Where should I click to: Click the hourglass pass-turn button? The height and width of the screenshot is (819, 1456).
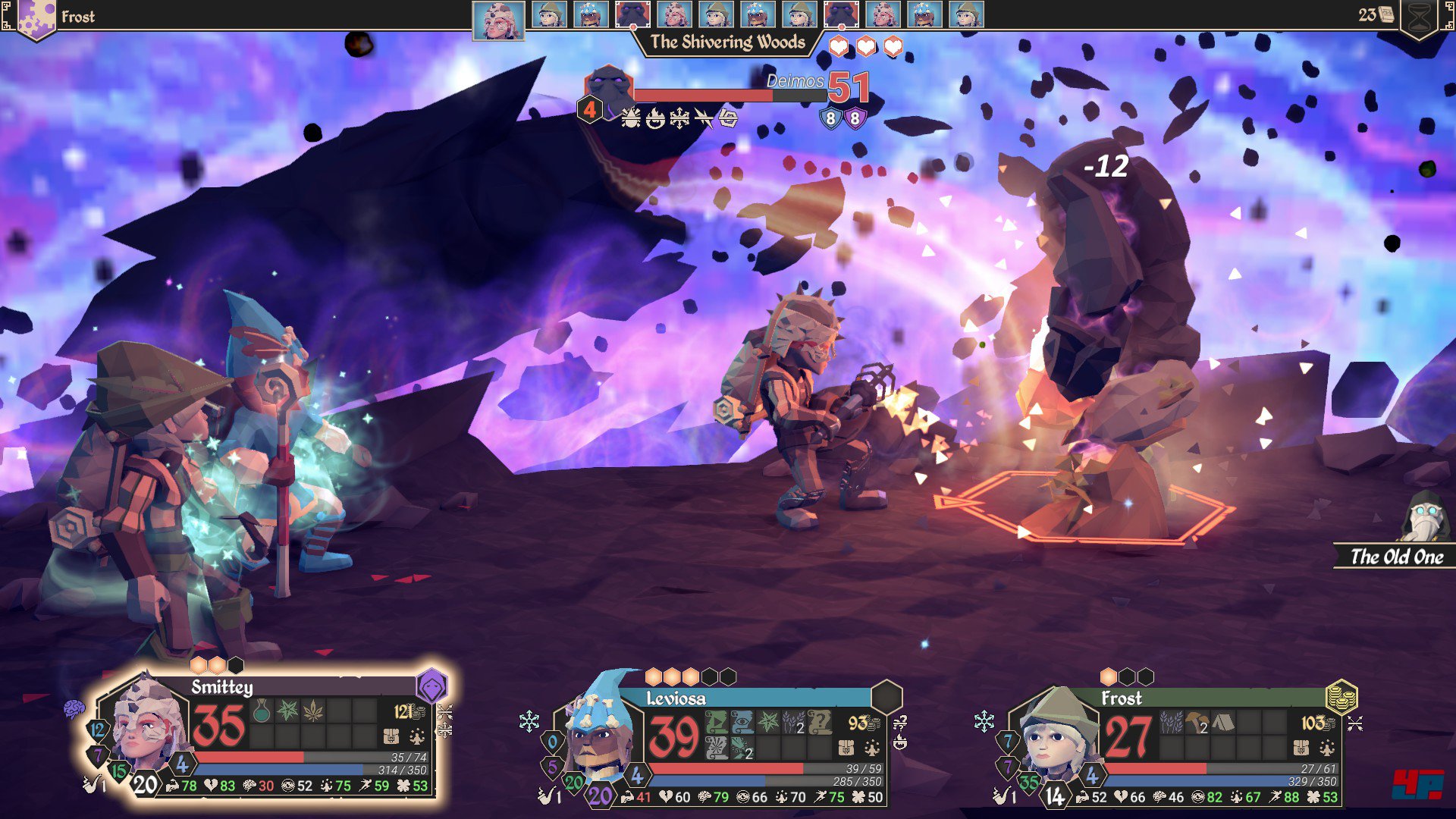point(1419,17)
